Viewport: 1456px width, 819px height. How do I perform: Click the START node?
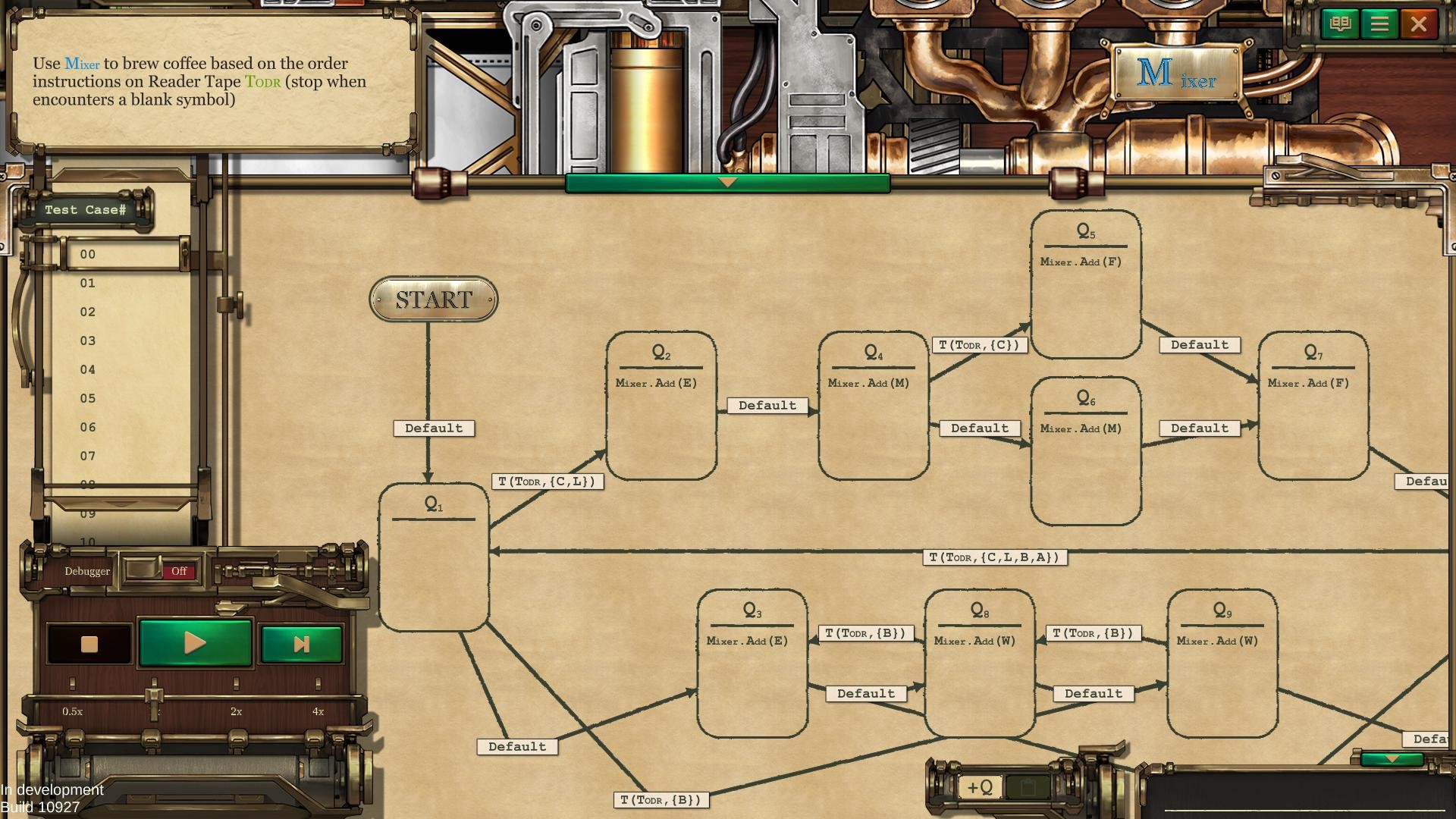click(433, 299)
